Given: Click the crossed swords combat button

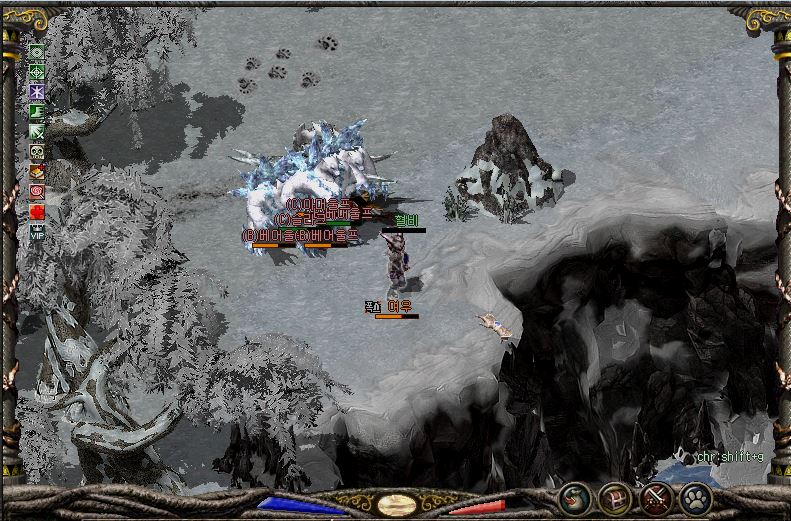Looking at the screenshot, I should click(656, 498).
